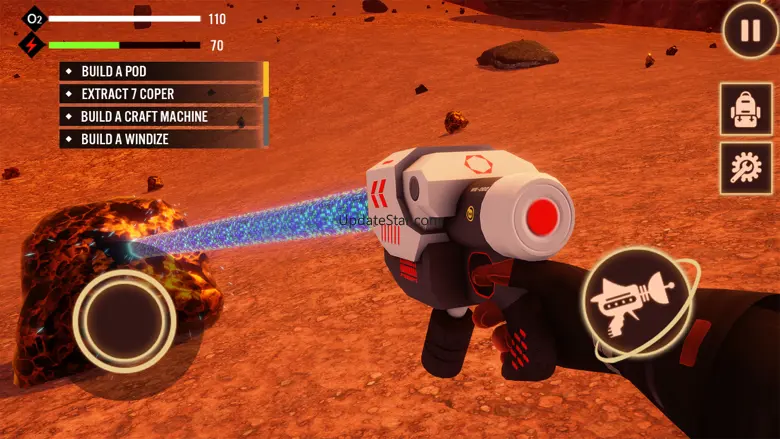The width and height of the screenshot is (780, 439).
Task: Select the Extract 7 Coper objective
Action: point(160,94)
